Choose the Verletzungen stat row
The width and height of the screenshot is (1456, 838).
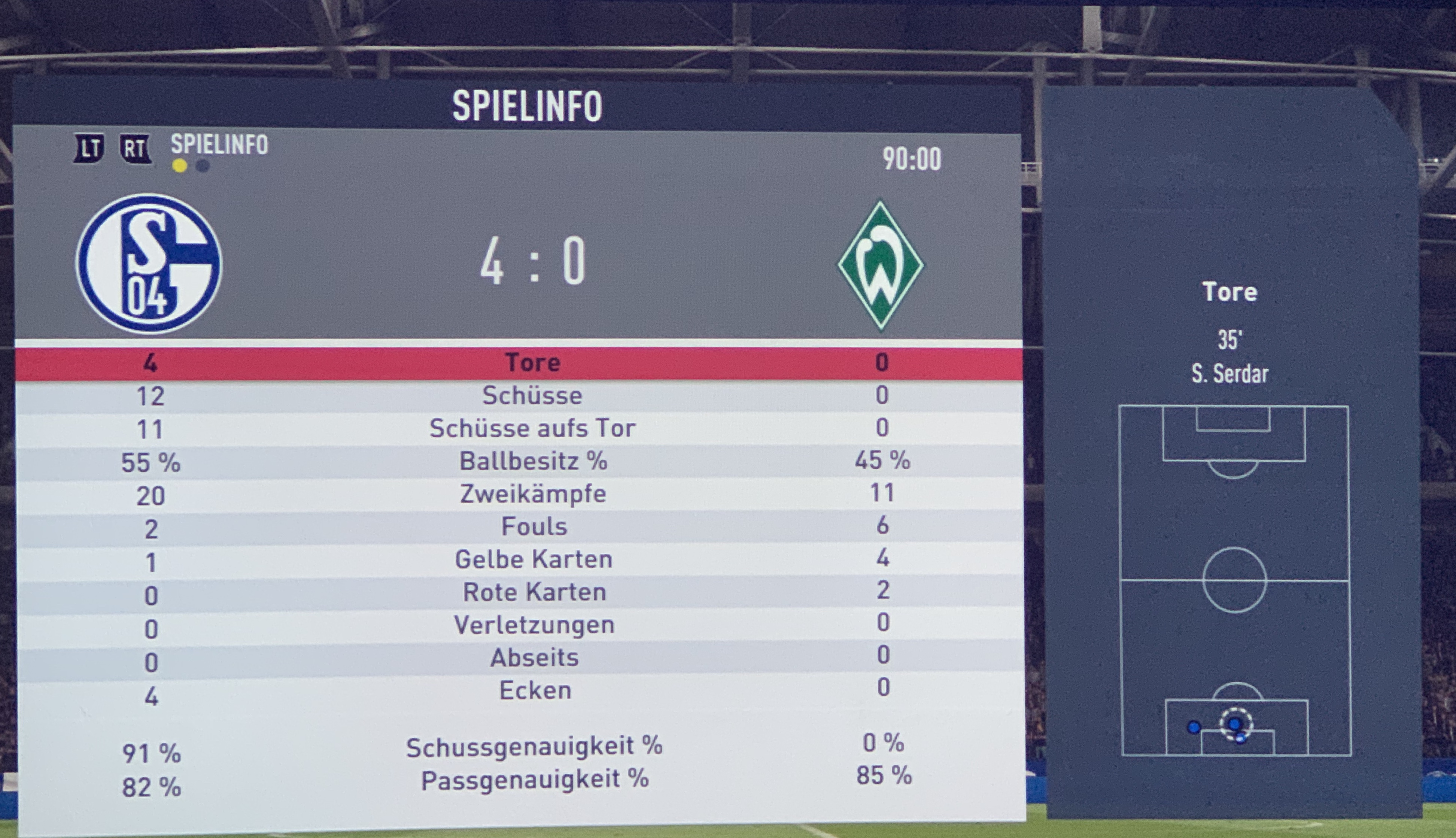pyautogui.click(x=534, y=625)
